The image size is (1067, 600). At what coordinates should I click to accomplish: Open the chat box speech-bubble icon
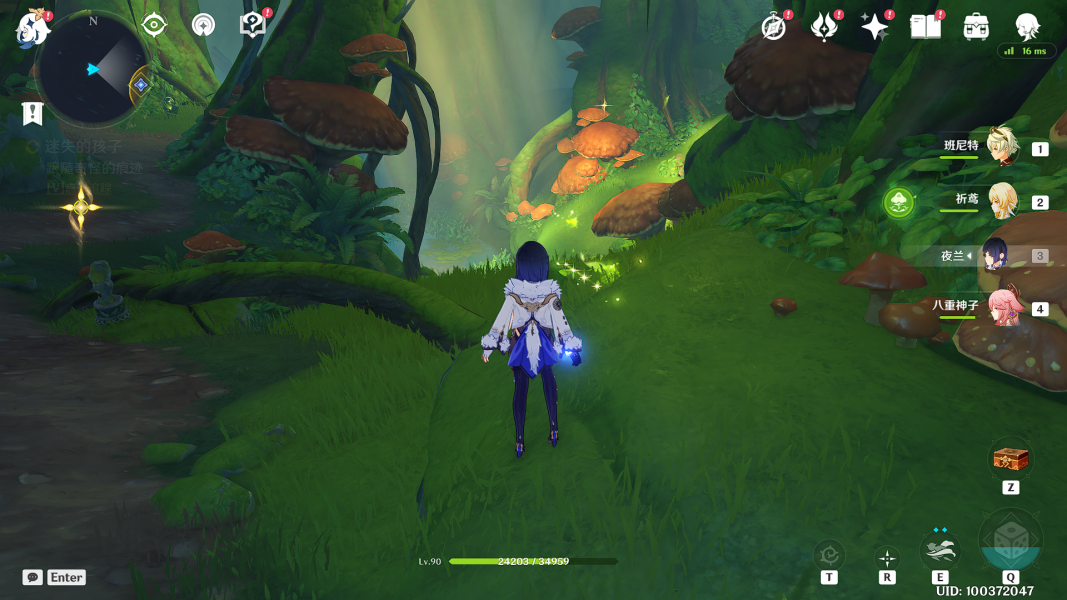(x=33, y=577)
